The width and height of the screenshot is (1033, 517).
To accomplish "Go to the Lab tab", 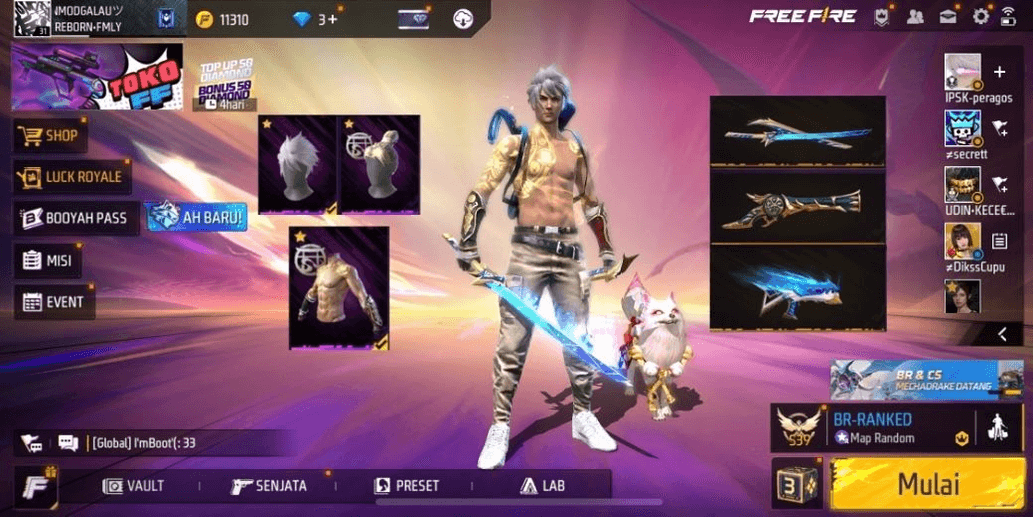I will point(542,486).
